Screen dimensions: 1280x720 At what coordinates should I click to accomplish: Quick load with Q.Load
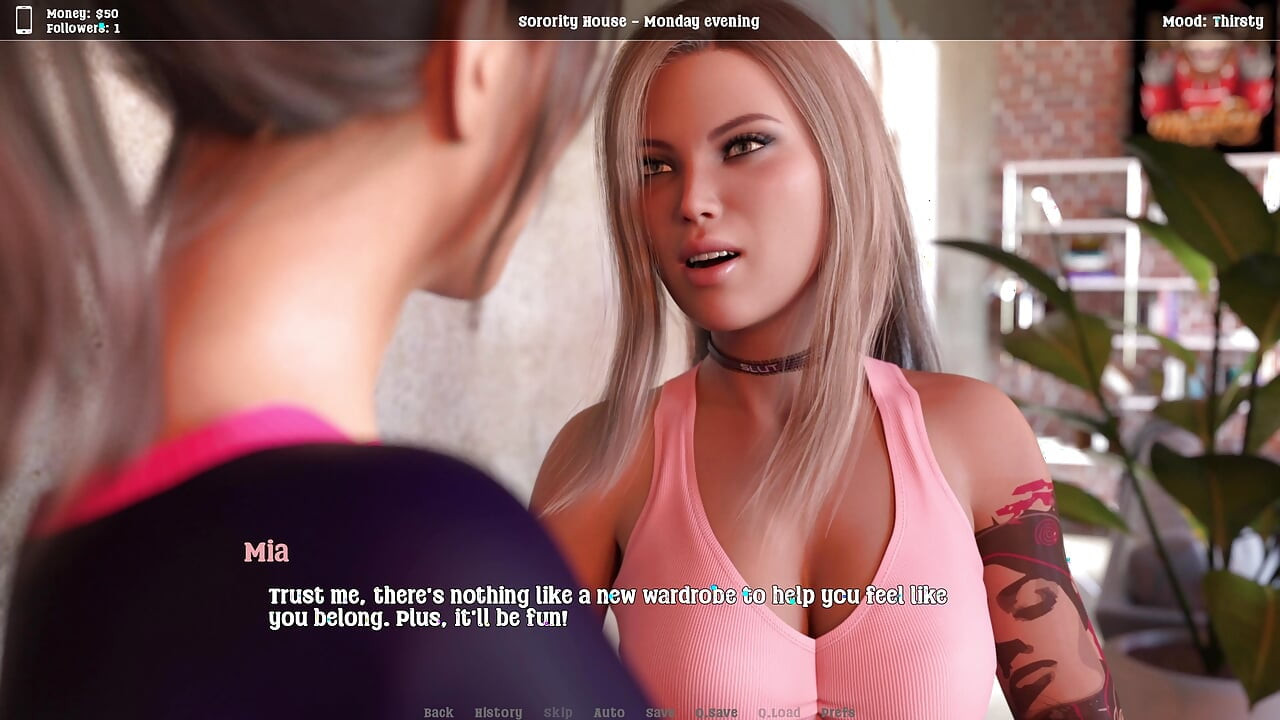[x=779, y=712]
